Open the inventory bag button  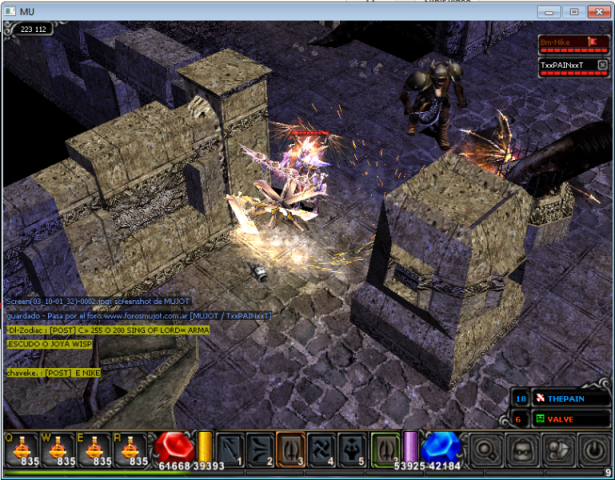pyautogui.click(x=522, y=447)
